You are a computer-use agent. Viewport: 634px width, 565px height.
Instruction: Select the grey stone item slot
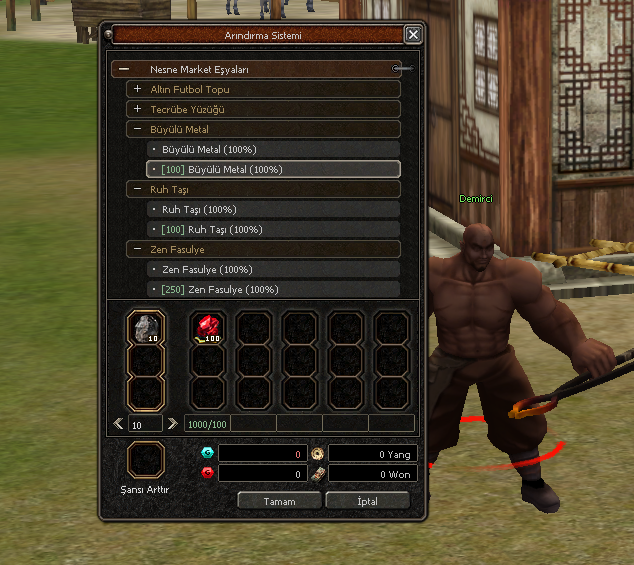[147, 328]
